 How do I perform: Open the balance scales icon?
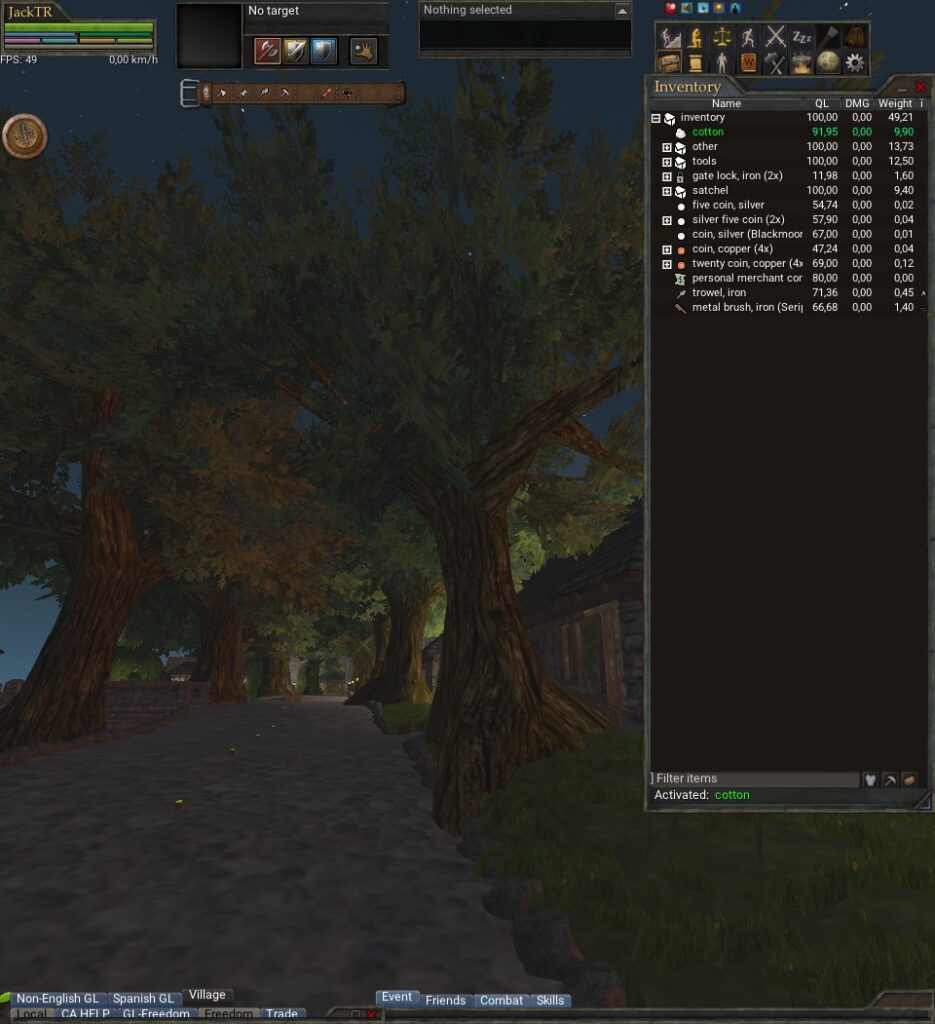click(721, 37)
